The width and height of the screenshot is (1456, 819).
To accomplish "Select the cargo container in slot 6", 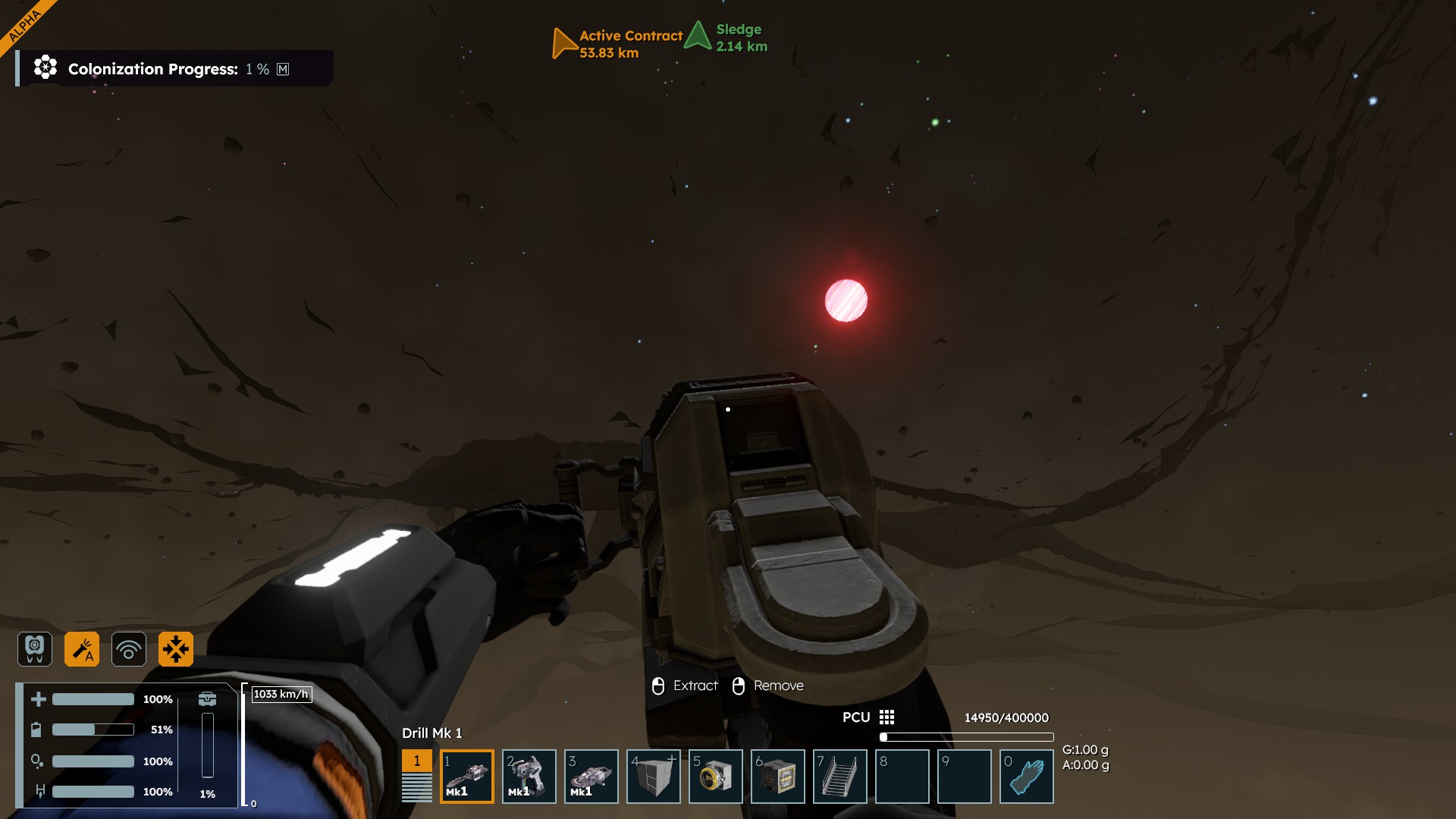I will pyautogui.click(x=777, y=776).
